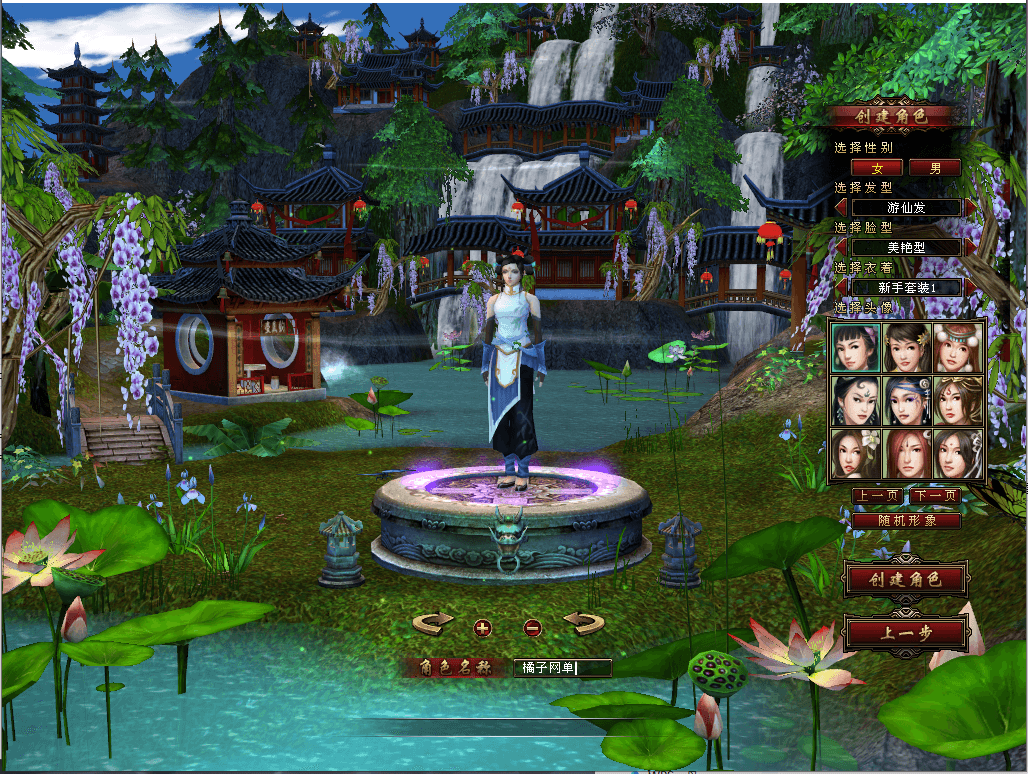Pick the portrait with fur pom-pom headdress

tap(958, 347)
